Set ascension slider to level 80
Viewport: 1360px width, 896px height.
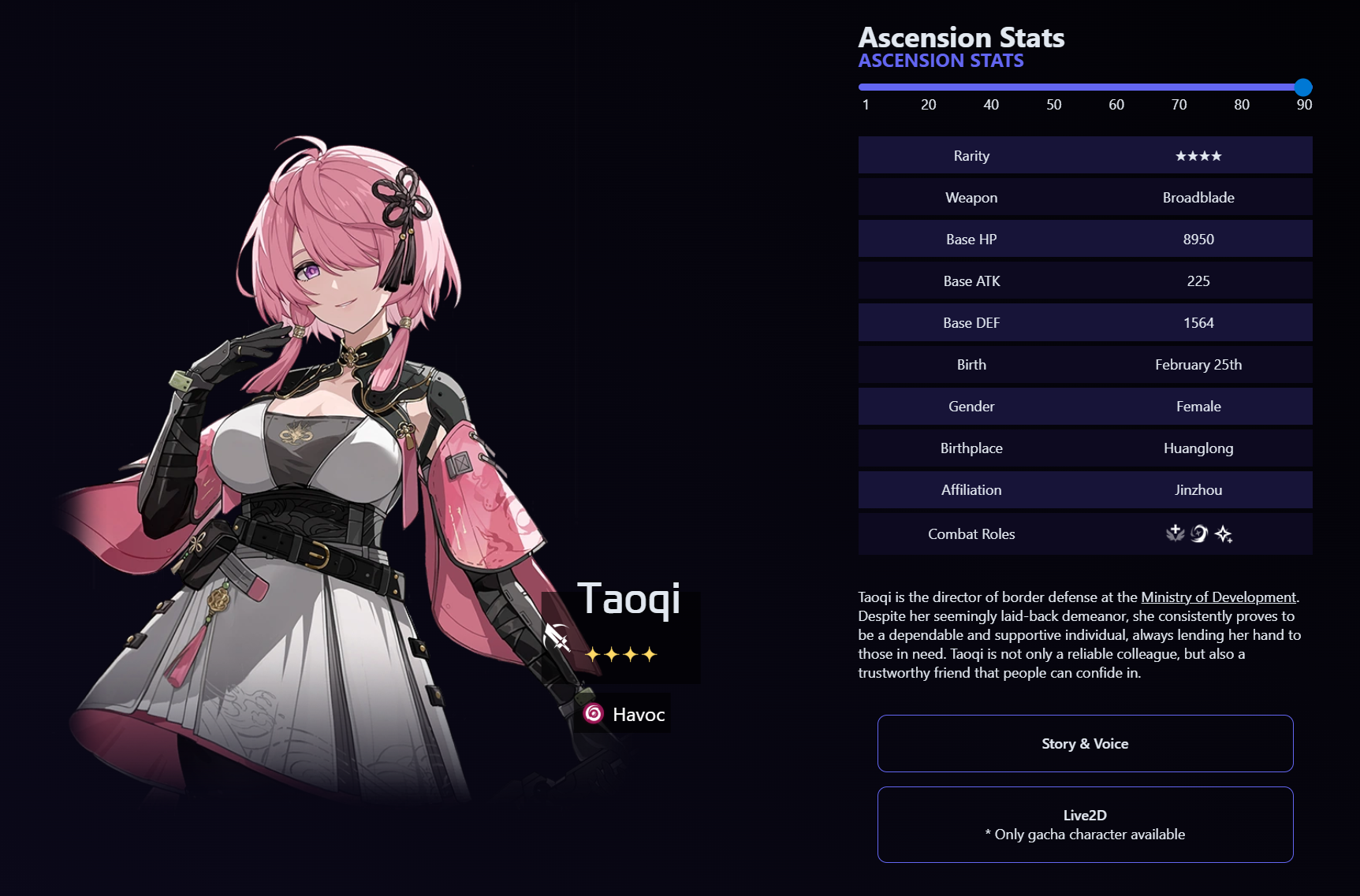pyautogui.click(x=1242, y=87)
